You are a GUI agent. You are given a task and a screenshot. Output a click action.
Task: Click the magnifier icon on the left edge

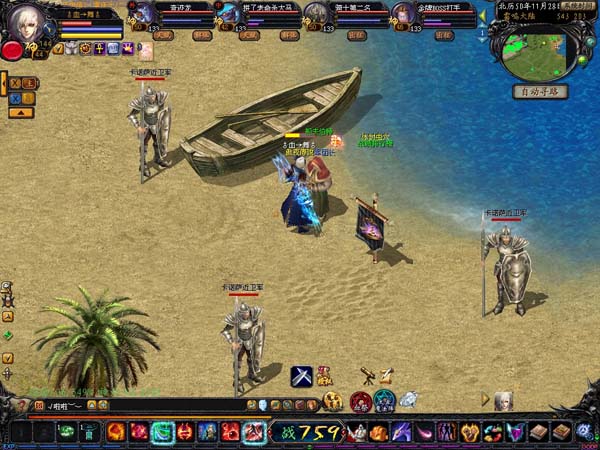pos(7,286)
